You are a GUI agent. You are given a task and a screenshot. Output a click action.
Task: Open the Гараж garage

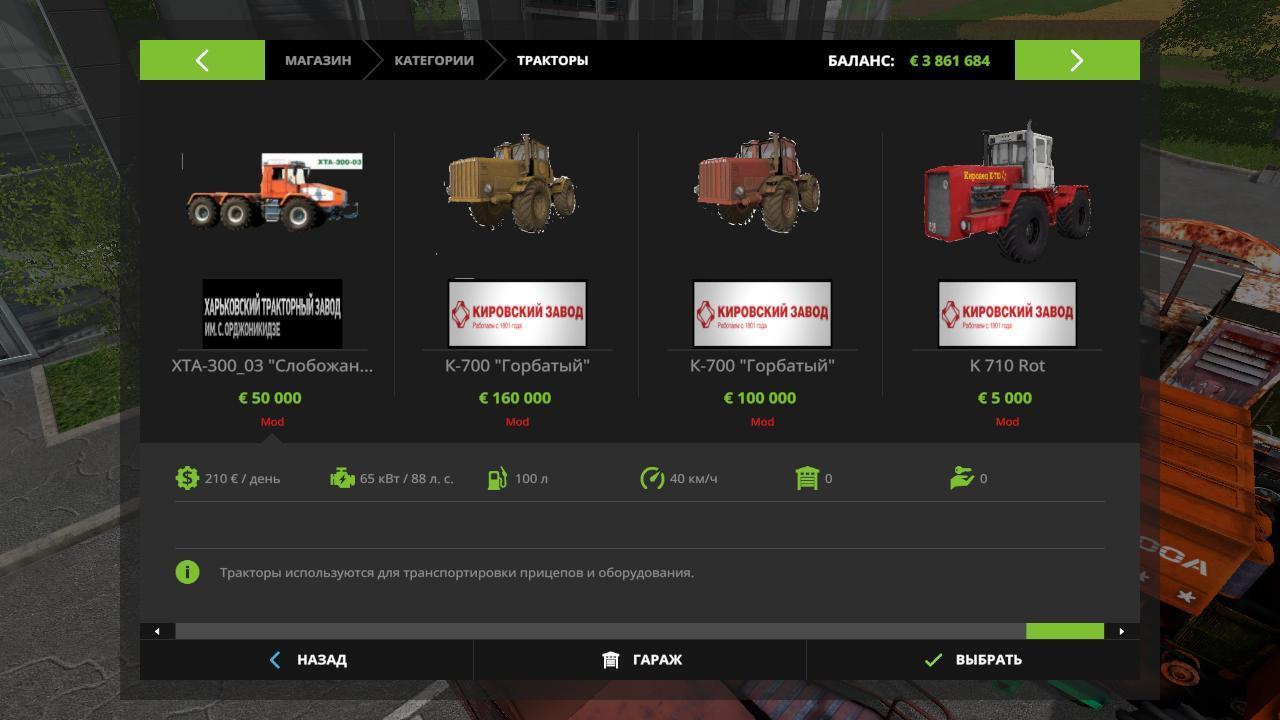click(x=641, y=660)
